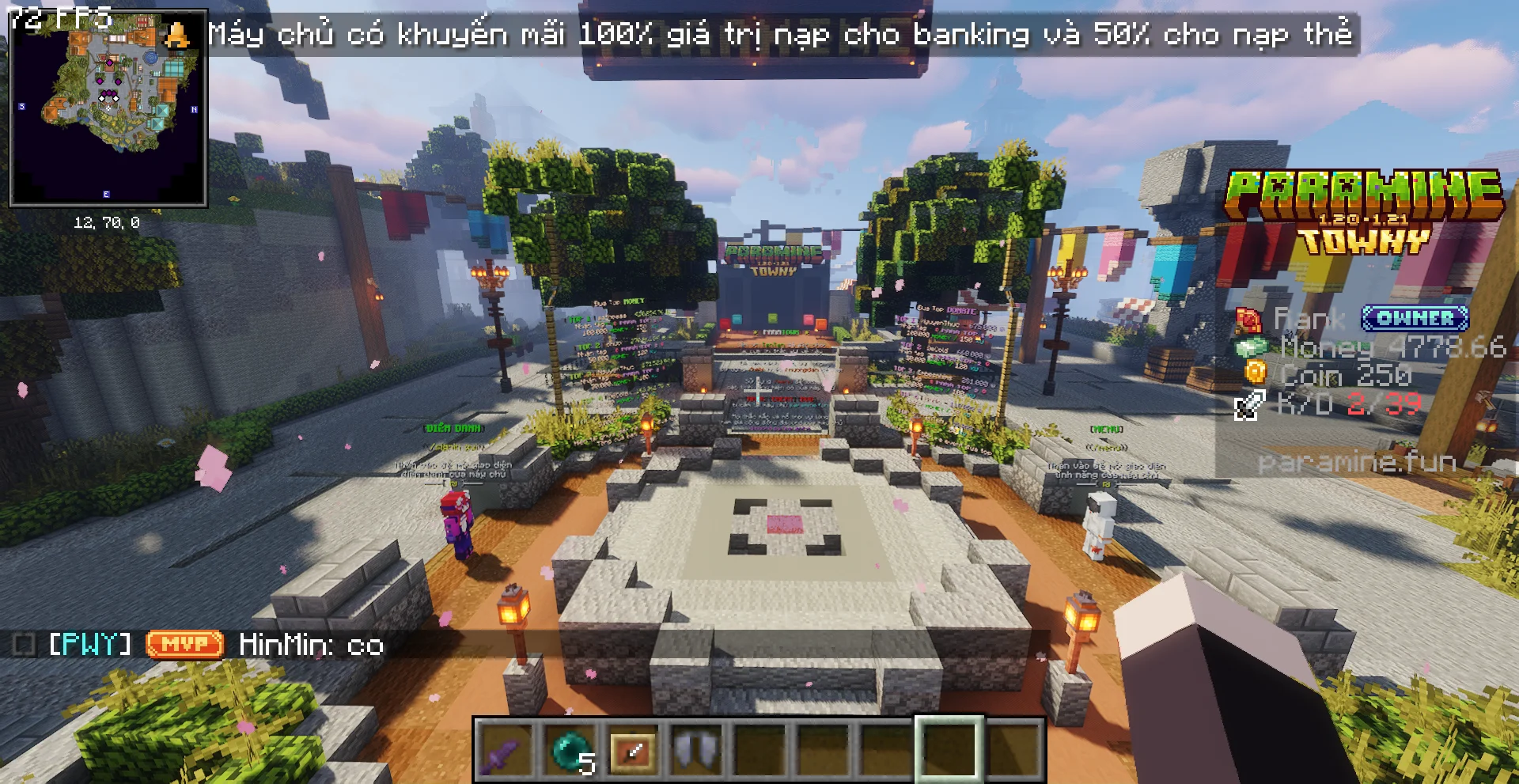Choose the ender pearl stack of five
The width and height of the screenshot is (1519, 784).
point(570,750)
